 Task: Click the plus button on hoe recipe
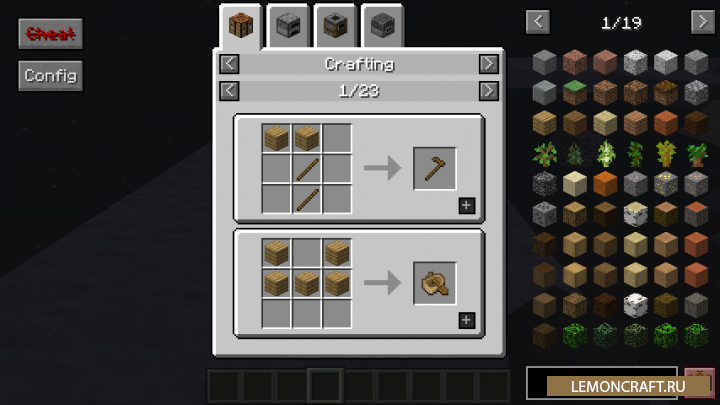pyautogui.click(x=467, y=206)
